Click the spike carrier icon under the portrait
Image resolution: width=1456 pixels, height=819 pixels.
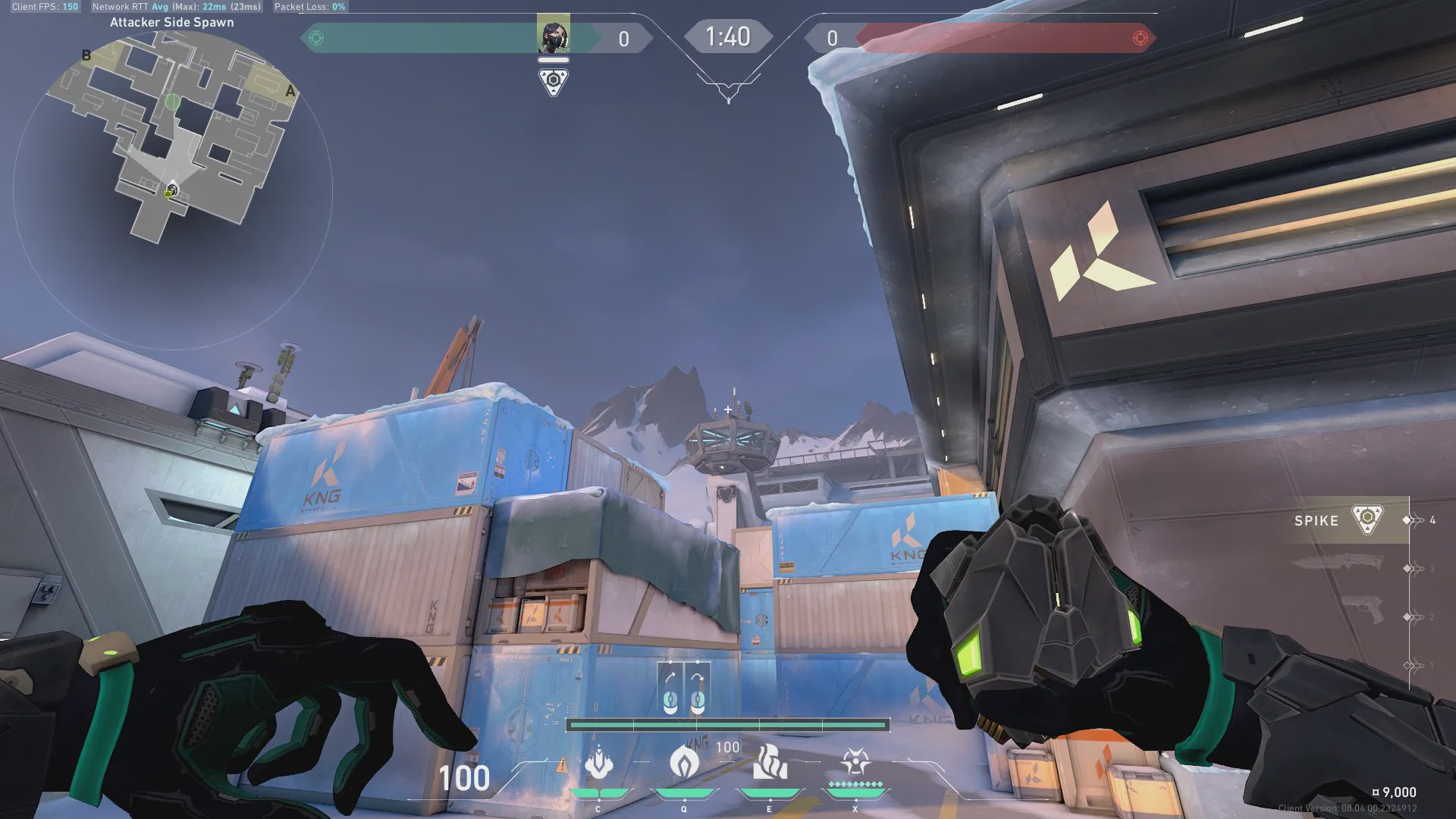coord(553,81)
